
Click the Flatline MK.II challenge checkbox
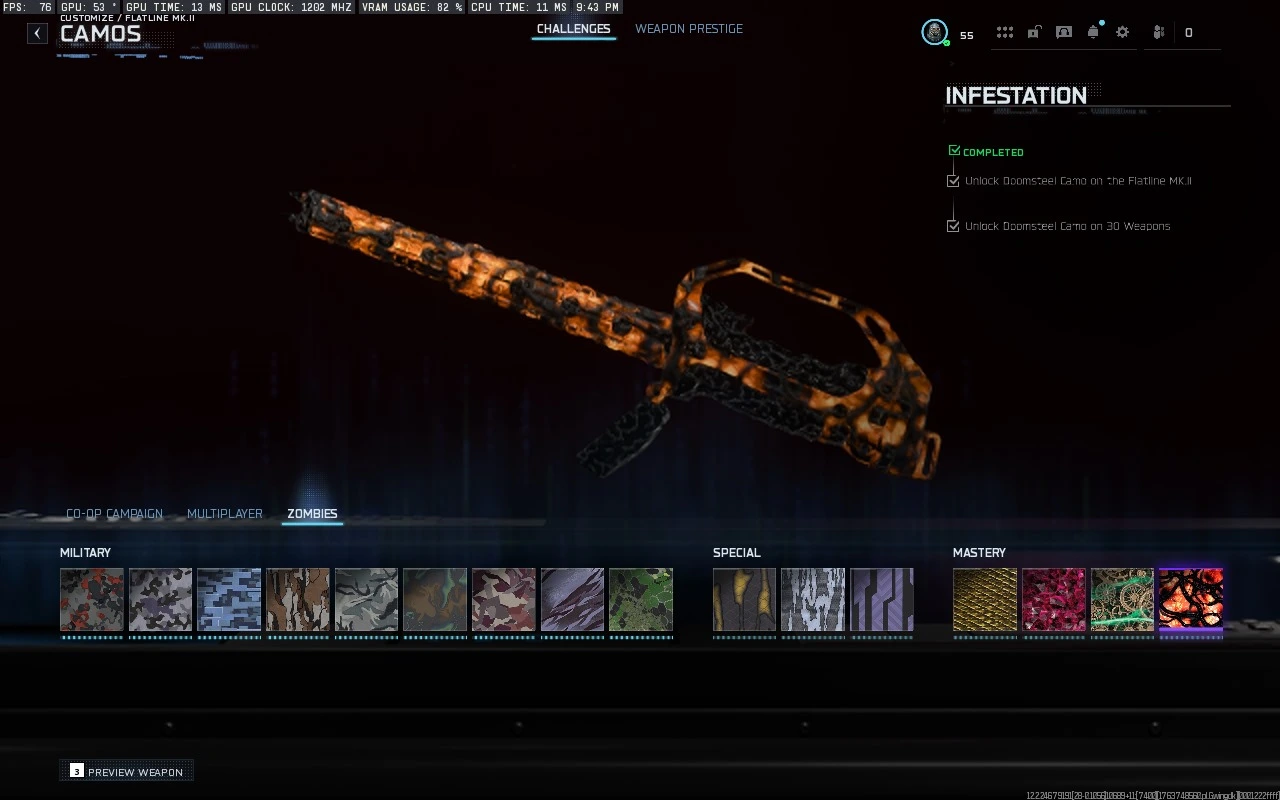click(x=953, y=180)
